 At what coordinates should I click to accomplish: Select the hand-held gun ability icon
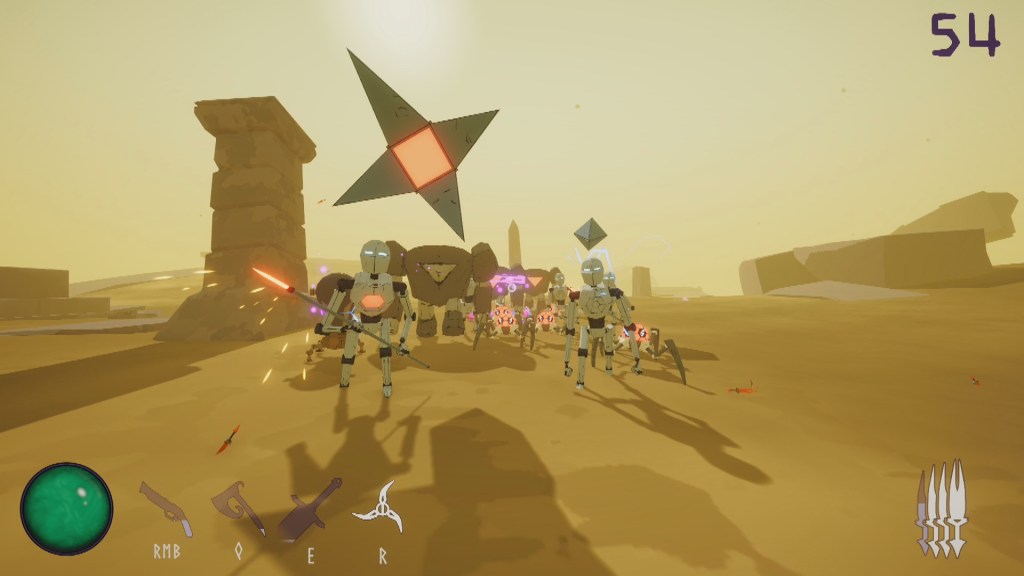pyautogui.click(x=166, y=507)
